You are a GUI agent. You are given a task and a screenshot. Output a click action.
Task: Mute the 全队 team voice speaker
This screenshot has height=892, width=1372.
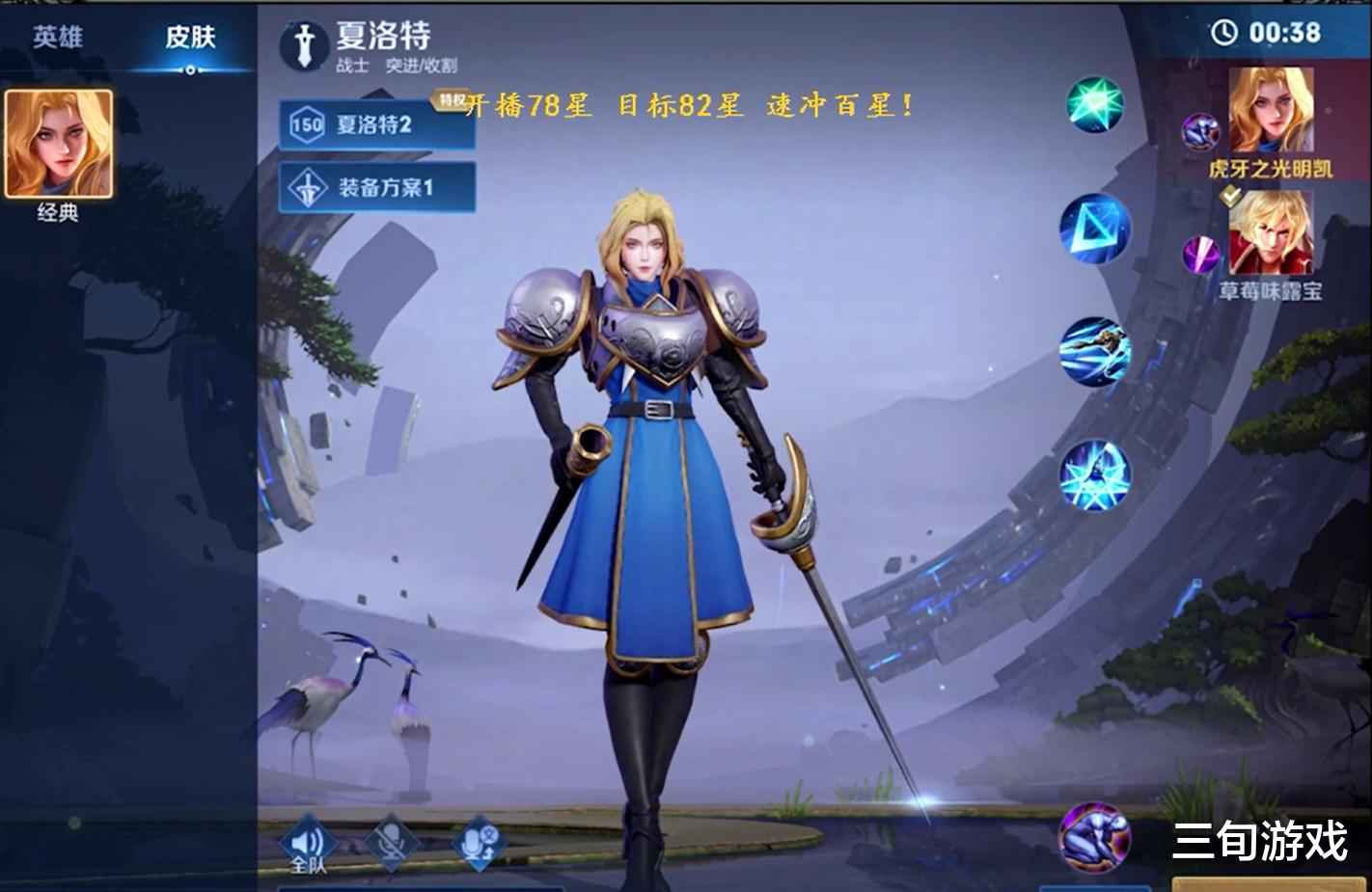click(x=307, y=841)
